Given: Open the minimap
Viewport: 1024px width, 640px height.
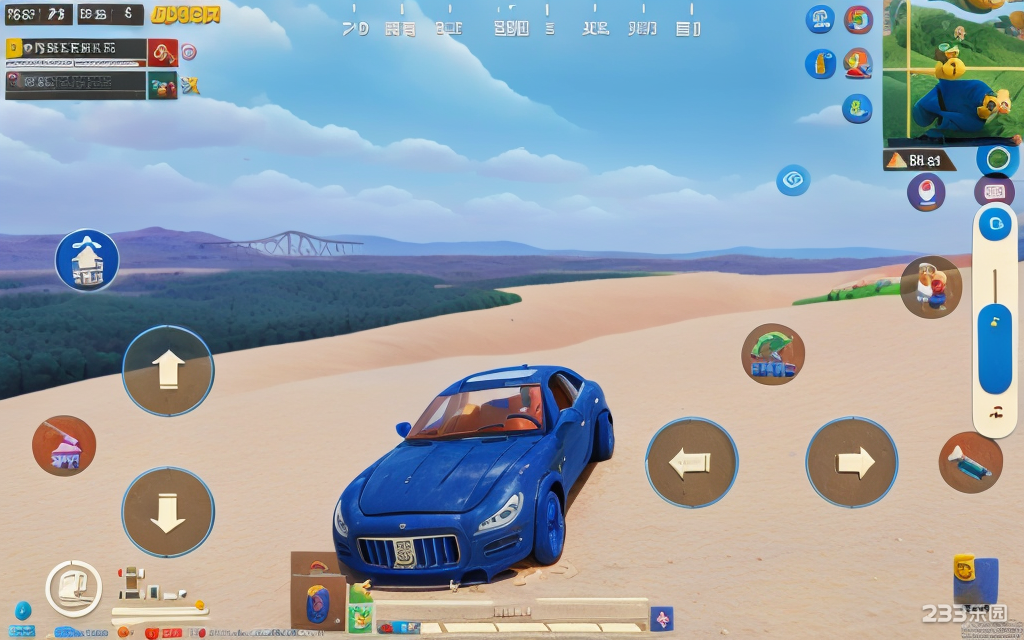Looking at the screenshot, I should pos(952,72).
